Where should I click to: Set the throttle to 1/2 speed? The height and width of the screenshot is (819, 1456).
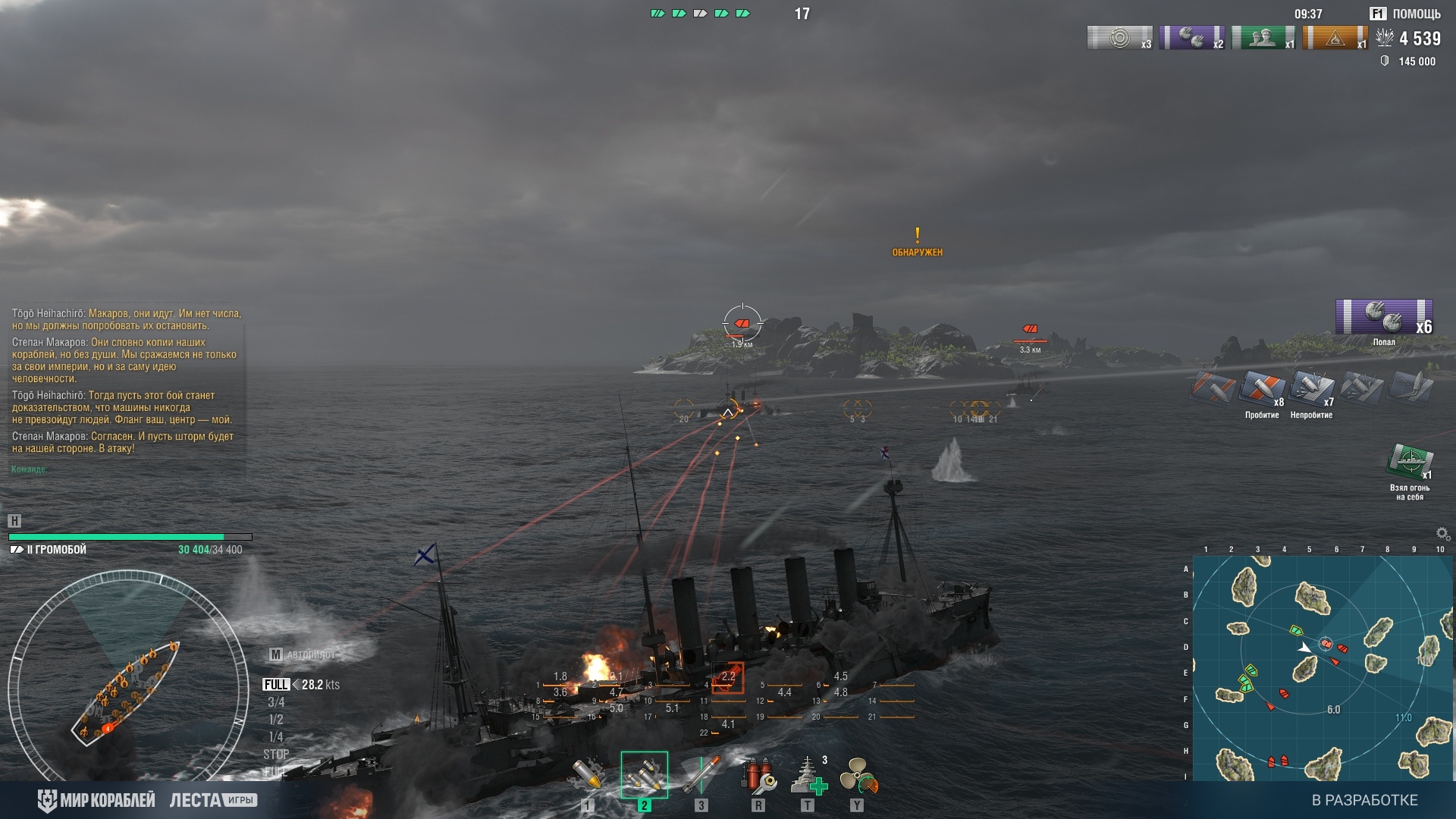(276, 720)
